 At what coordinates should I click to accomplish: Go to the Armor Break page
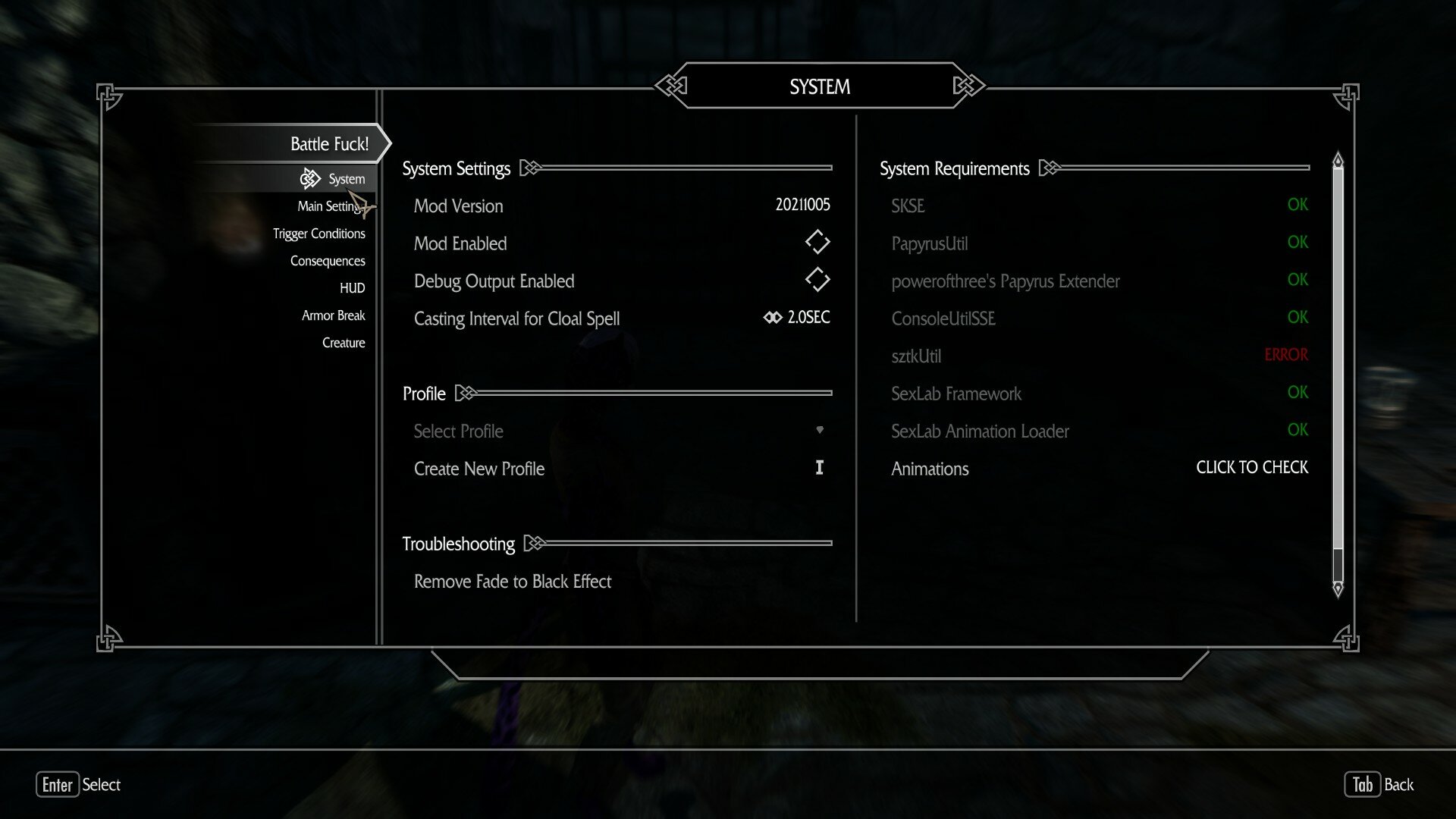coord(333,315)
